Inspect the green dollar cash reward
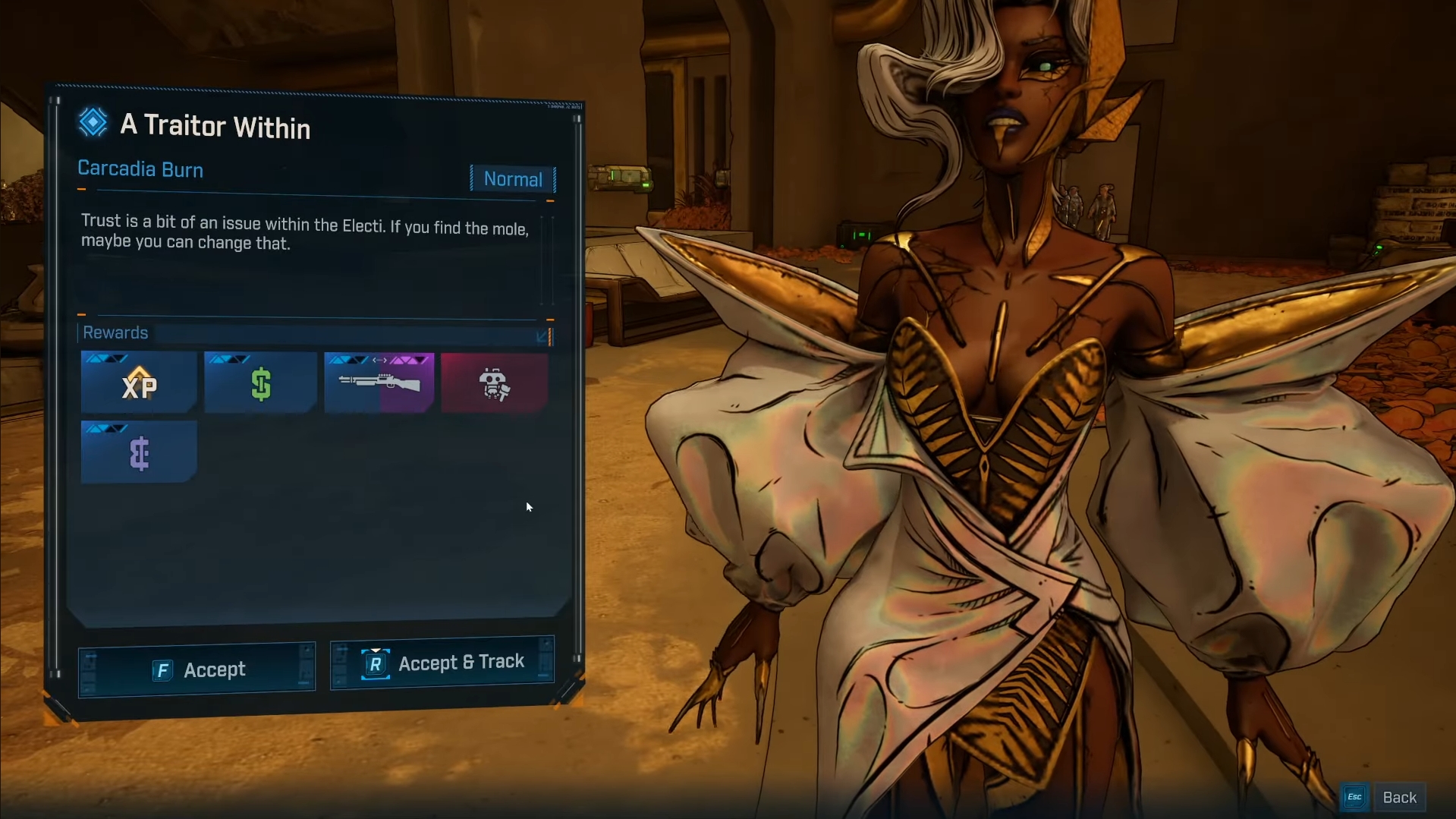 260,383
